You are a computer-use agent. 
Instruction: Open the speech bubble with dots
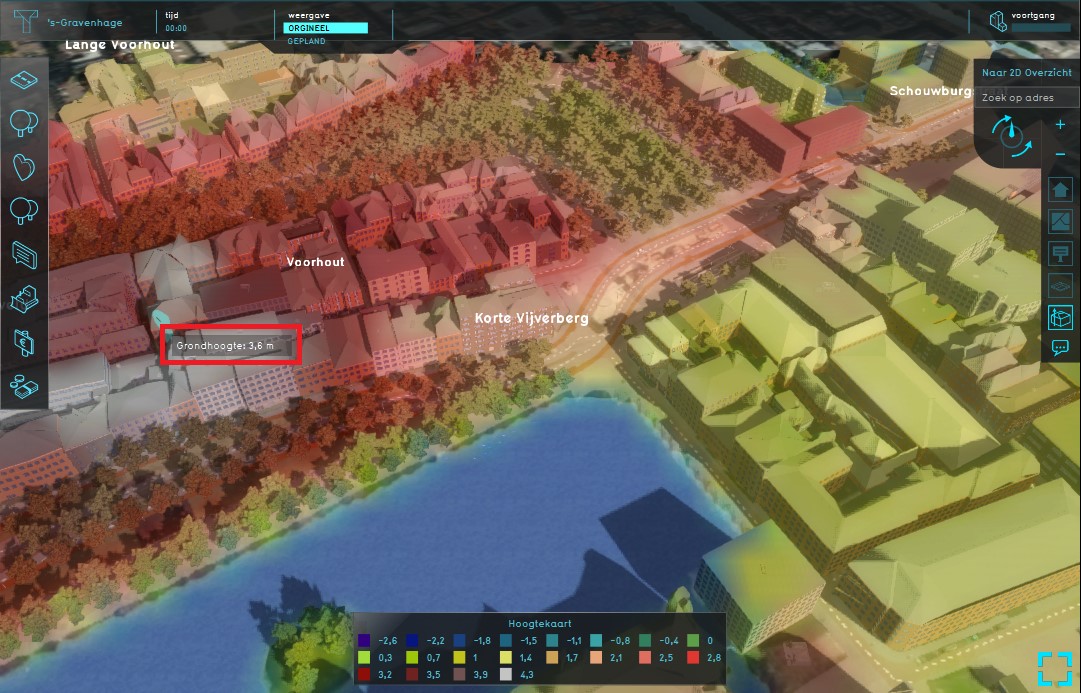[1060, 348]
